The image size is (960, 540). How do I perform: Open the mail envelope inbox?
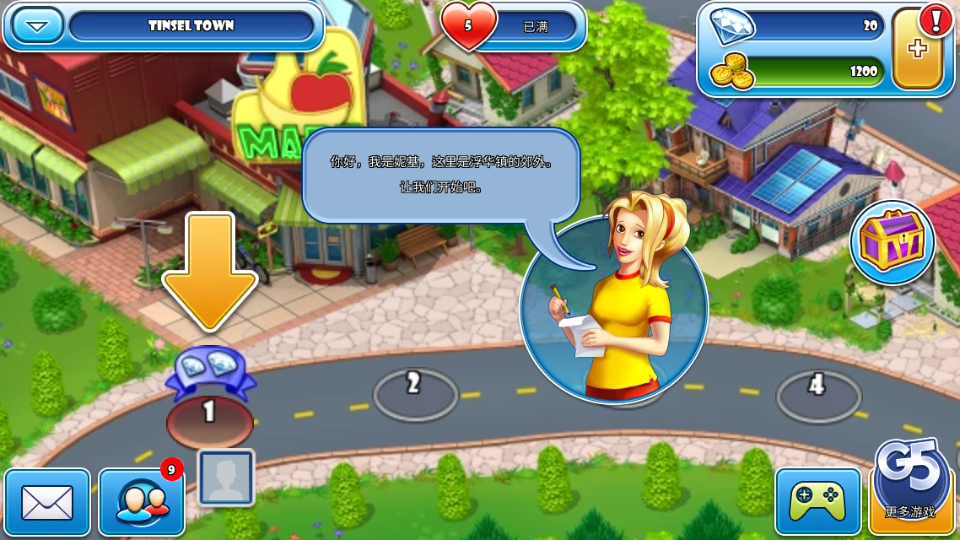47,501
